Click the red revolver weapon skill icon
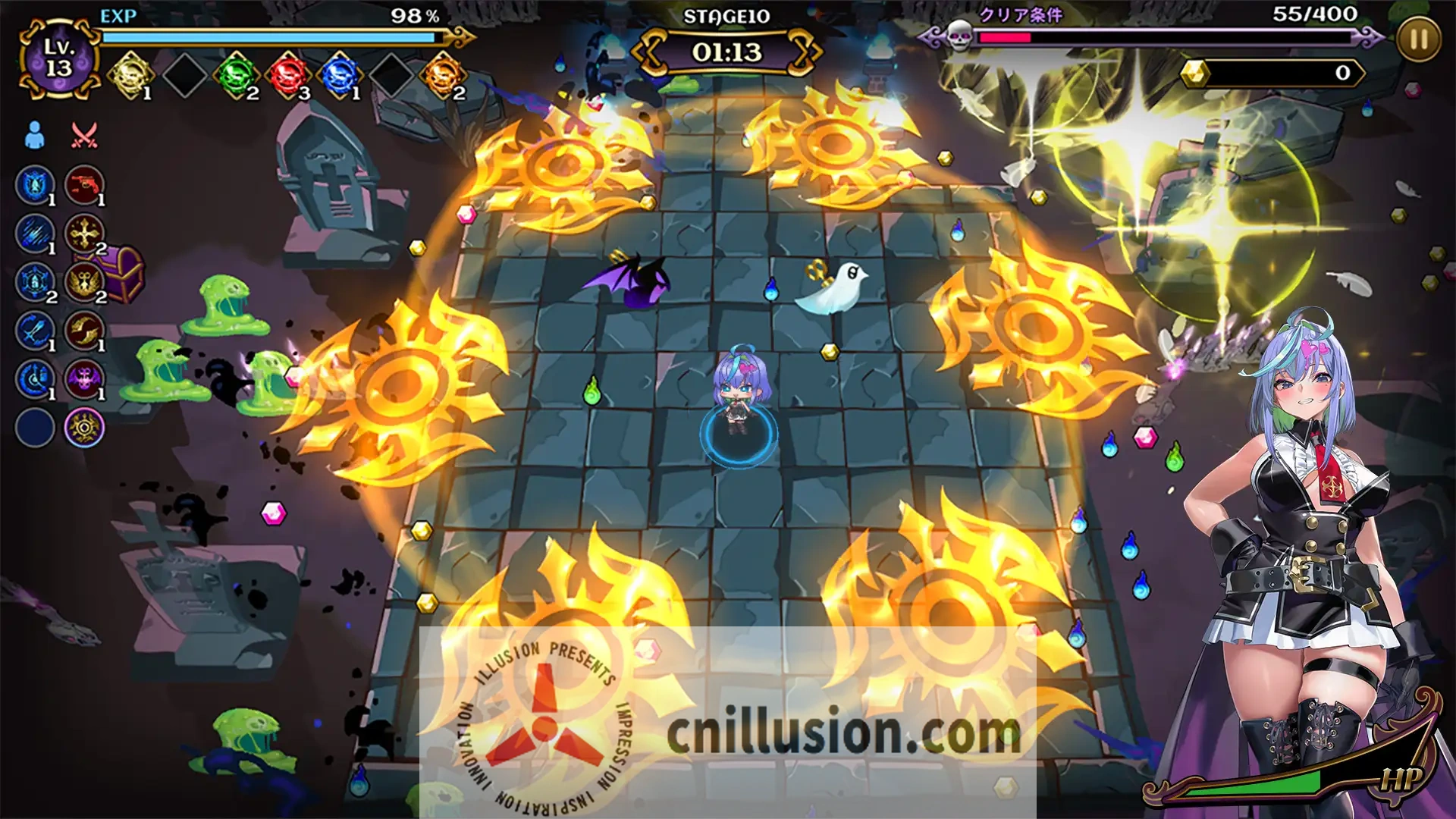Screen dimensions: 1456x819 point(83,185)
